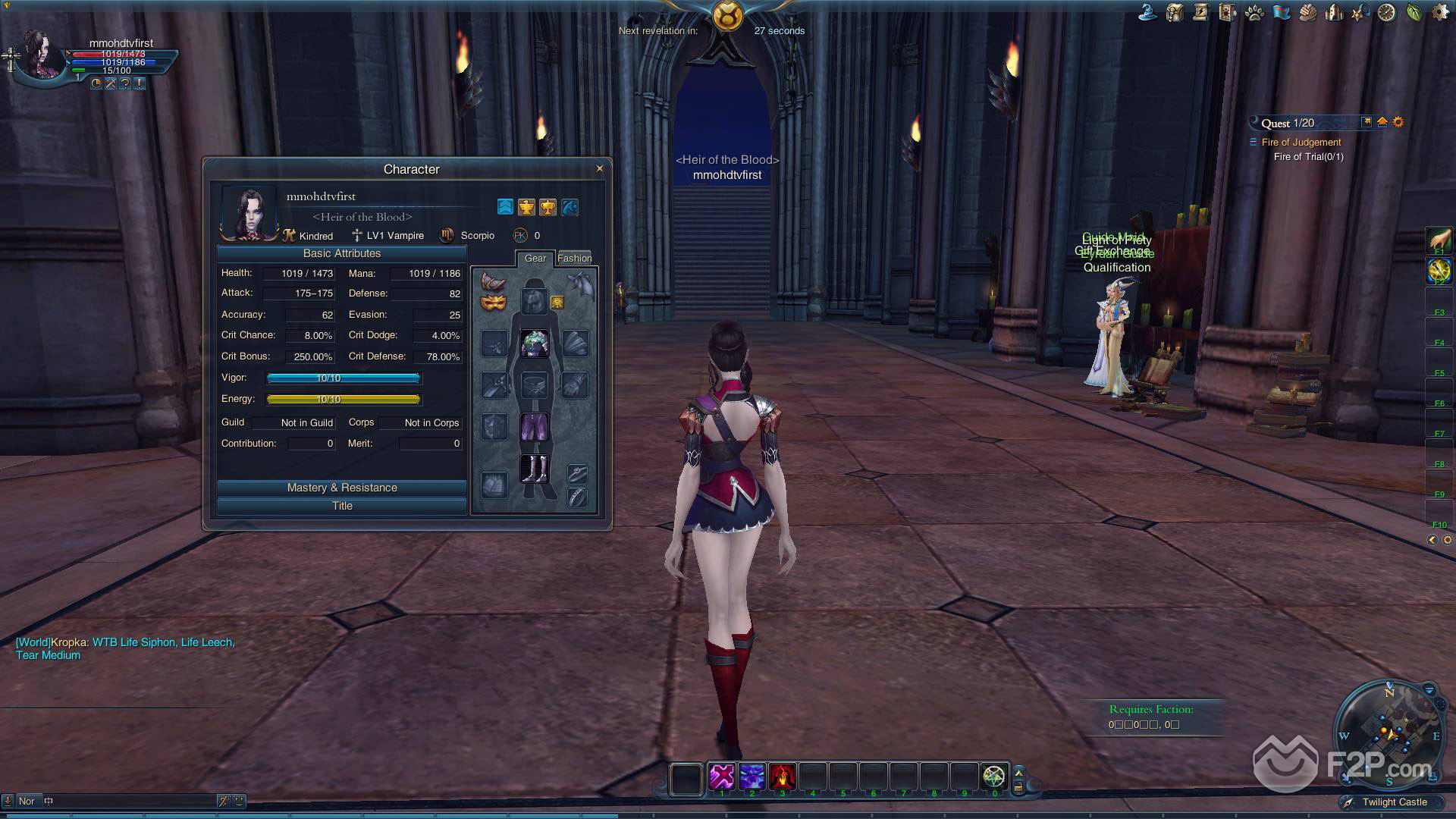The width and height of the screenshot is (1456, 819).
Task: Switch to the Fashion tab
Action: [x=574, y=258]
